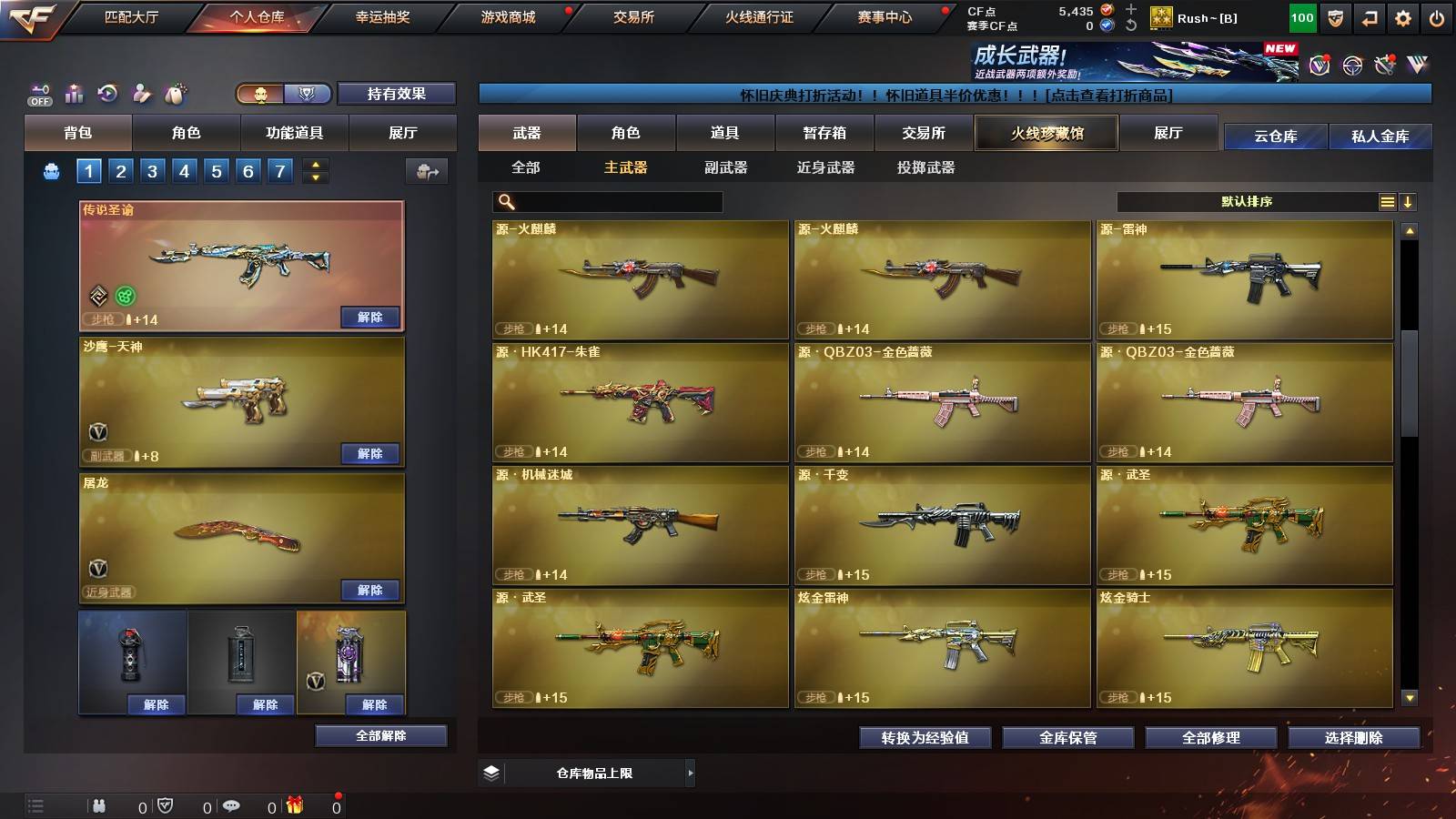Open the 默认排序 sort dropdown
Image resolution: width=1456 pixels, height=819 pixels.
tap(1247, 201)
